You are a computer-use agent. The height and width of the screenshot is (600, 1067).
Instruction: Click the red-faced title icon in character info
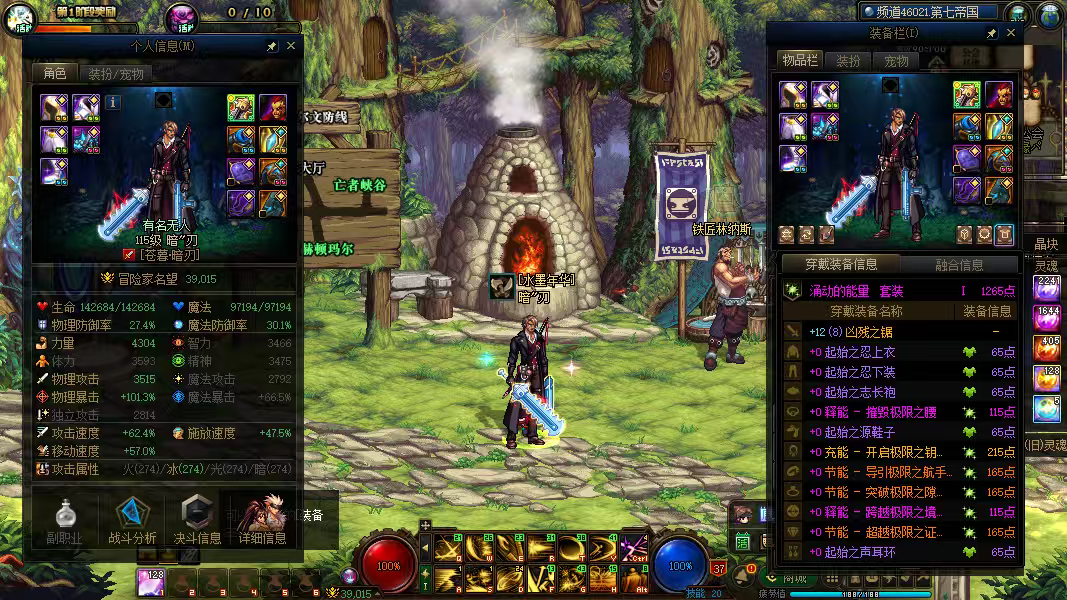tap(272, 107)
